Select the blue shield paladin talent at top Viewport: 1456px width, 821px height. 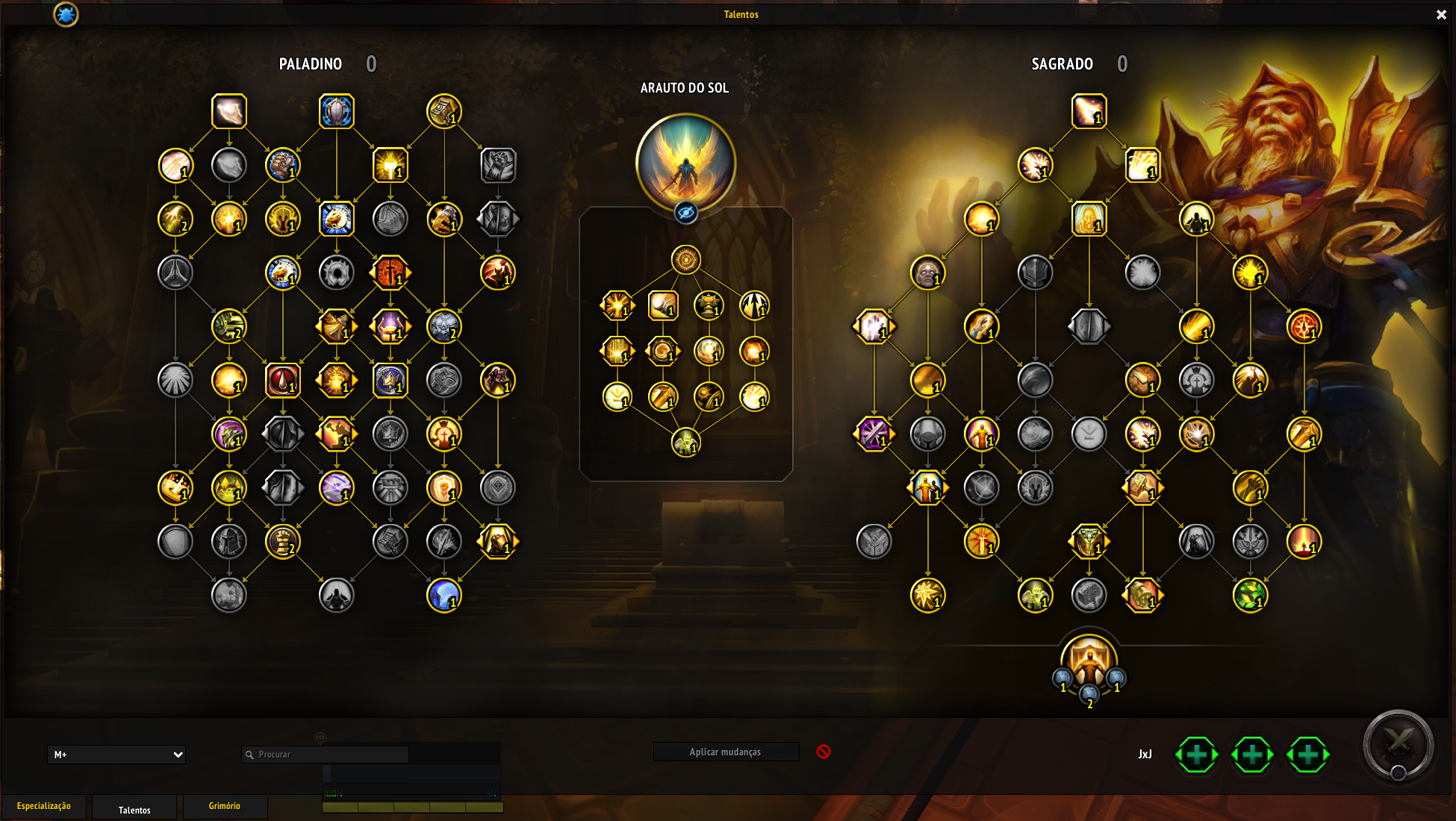point(337,112)
